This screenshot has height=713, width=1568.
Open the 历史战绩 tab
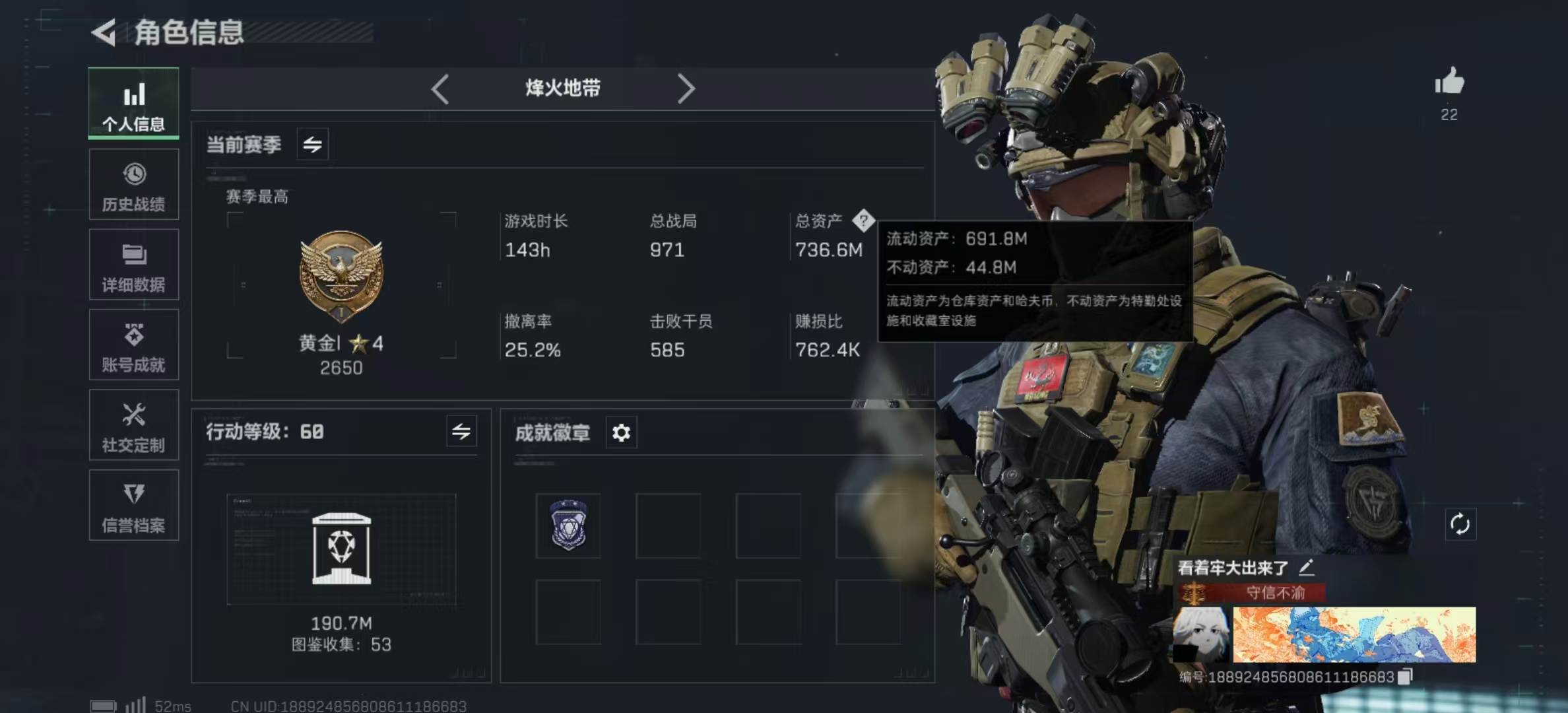coord(134,184)
